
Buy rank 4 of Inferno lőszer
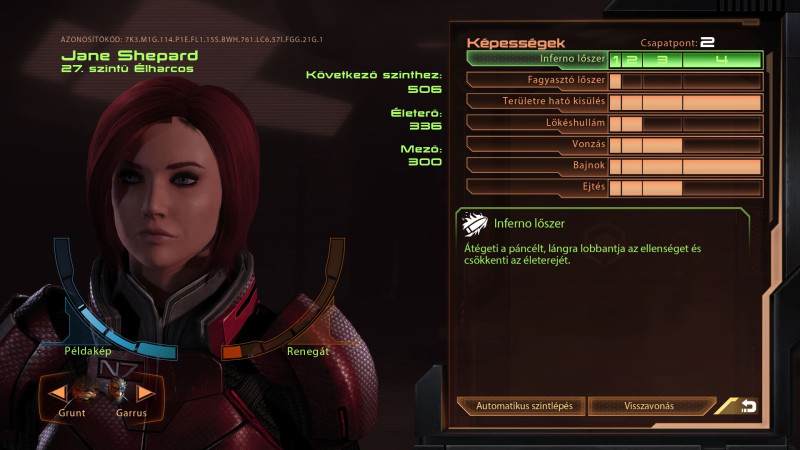pos(721,60)
